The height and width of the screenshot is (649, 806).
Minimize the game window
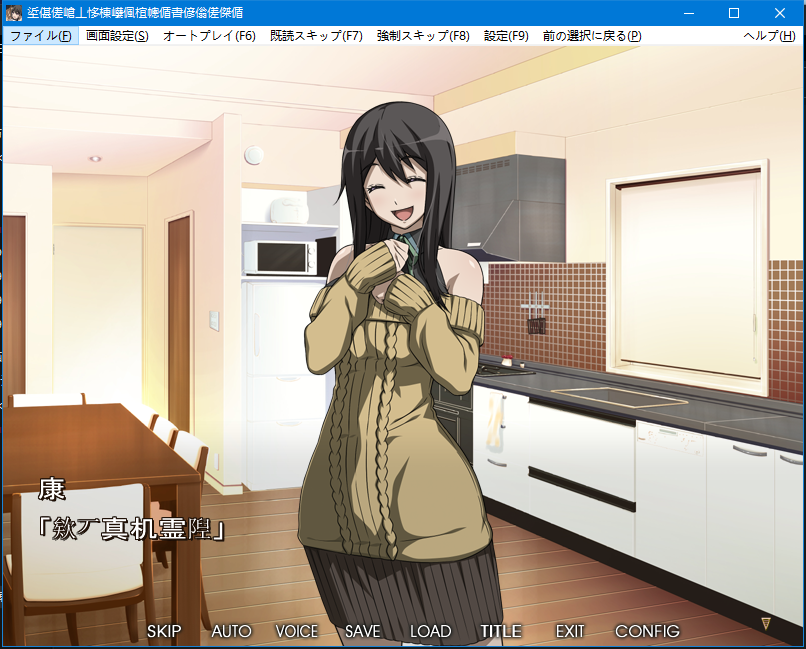tap(688, 13)
